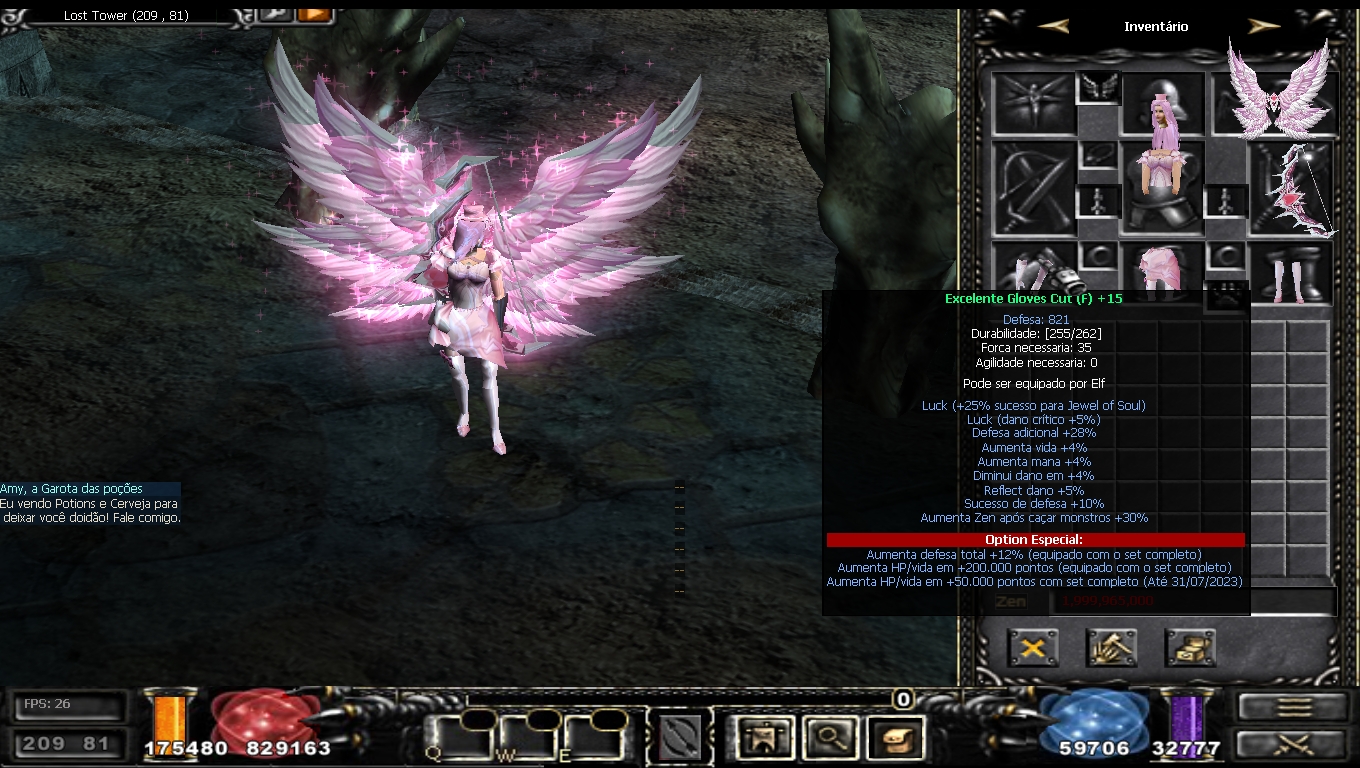The width and height of the screenshot is (1360, 768).
Task: Open the repair hammer function
Action: click(x=1111, y=648)
